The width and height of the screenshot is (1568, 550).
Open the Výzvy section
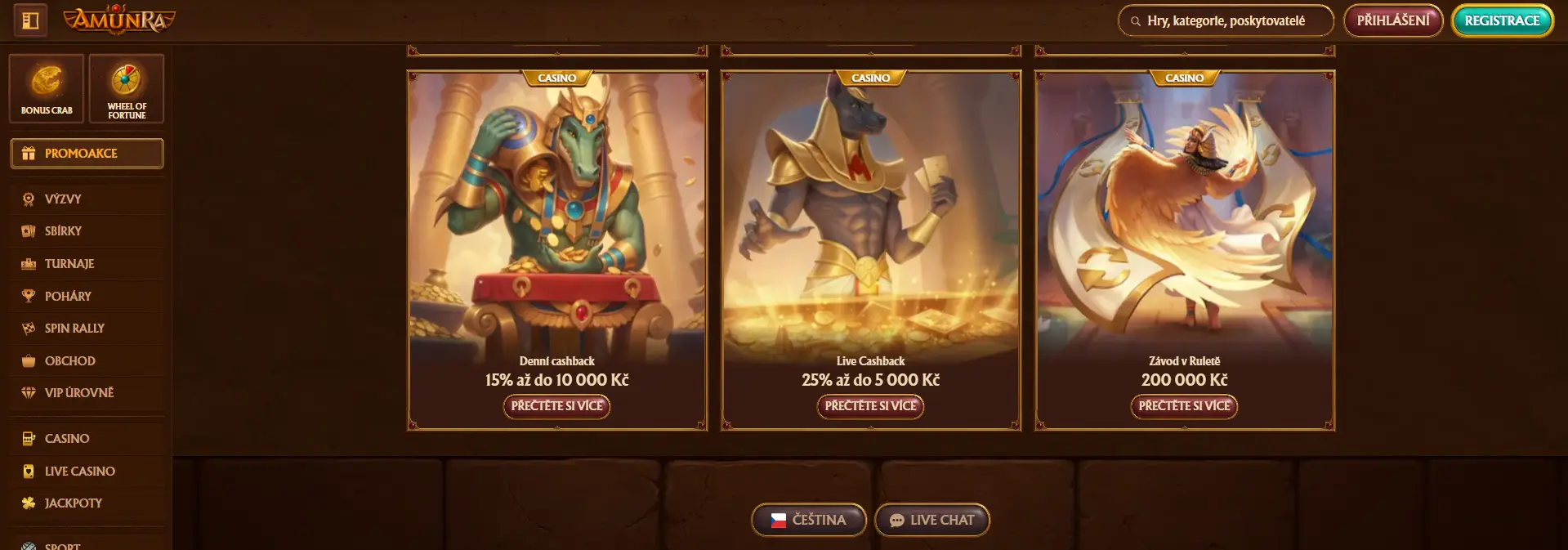[x=63, y=199]
